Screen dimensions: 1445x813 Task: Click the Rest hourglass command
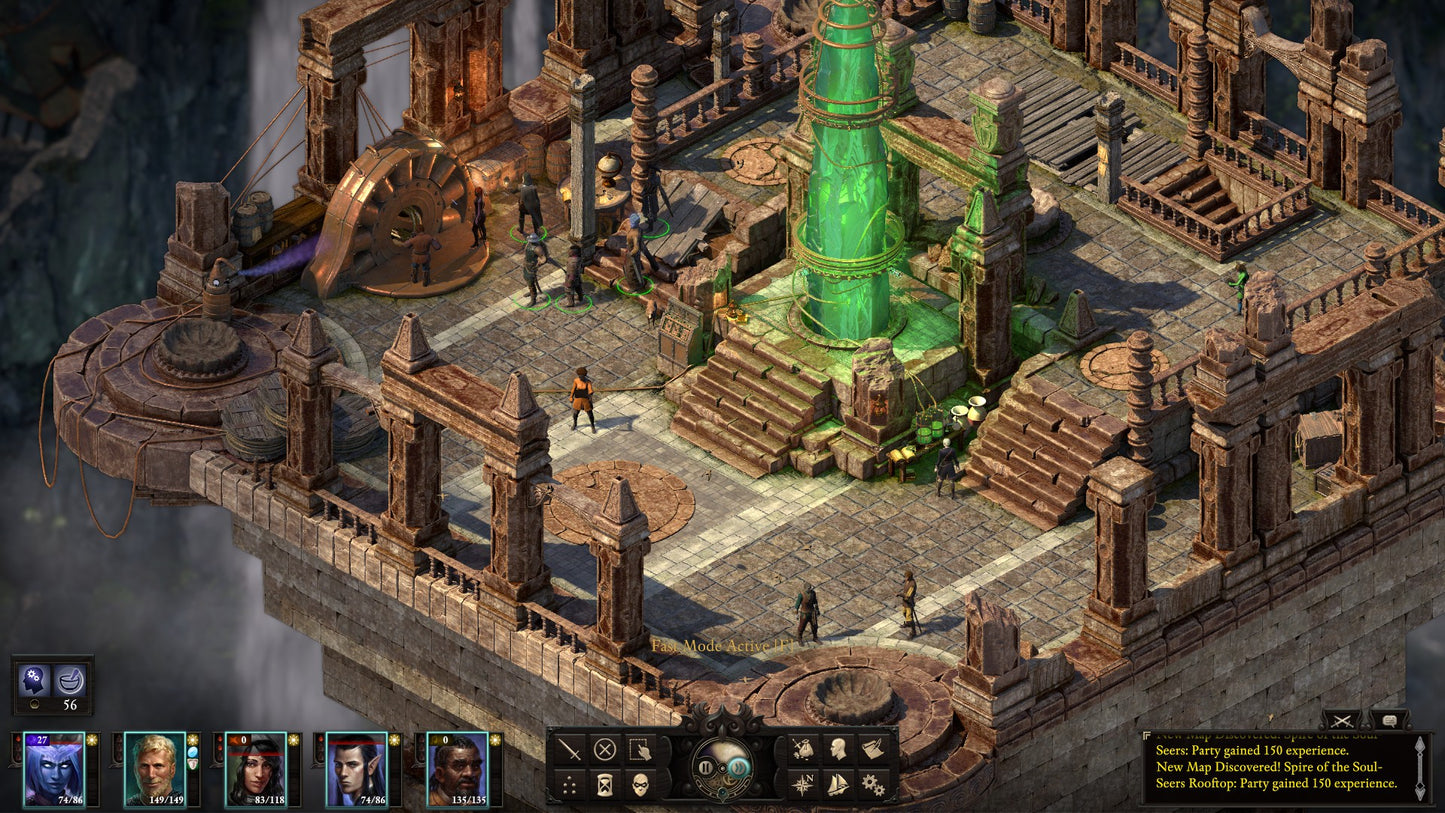(x=604, y=783)
